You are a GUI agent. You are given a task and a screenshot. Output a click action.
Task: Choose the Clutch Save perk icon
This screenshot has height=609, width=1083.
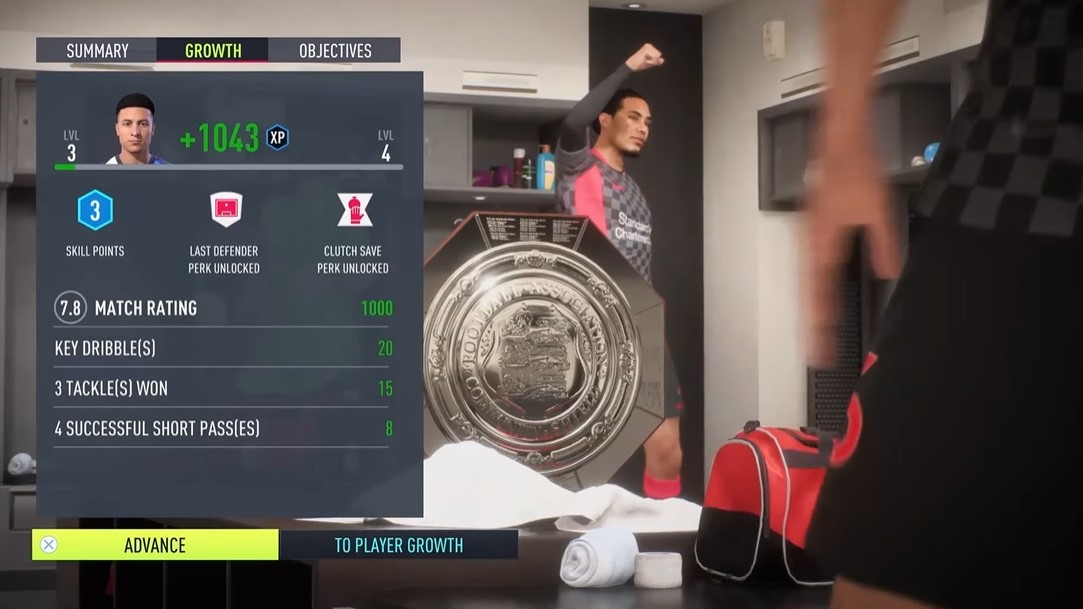tap(354, 210)
